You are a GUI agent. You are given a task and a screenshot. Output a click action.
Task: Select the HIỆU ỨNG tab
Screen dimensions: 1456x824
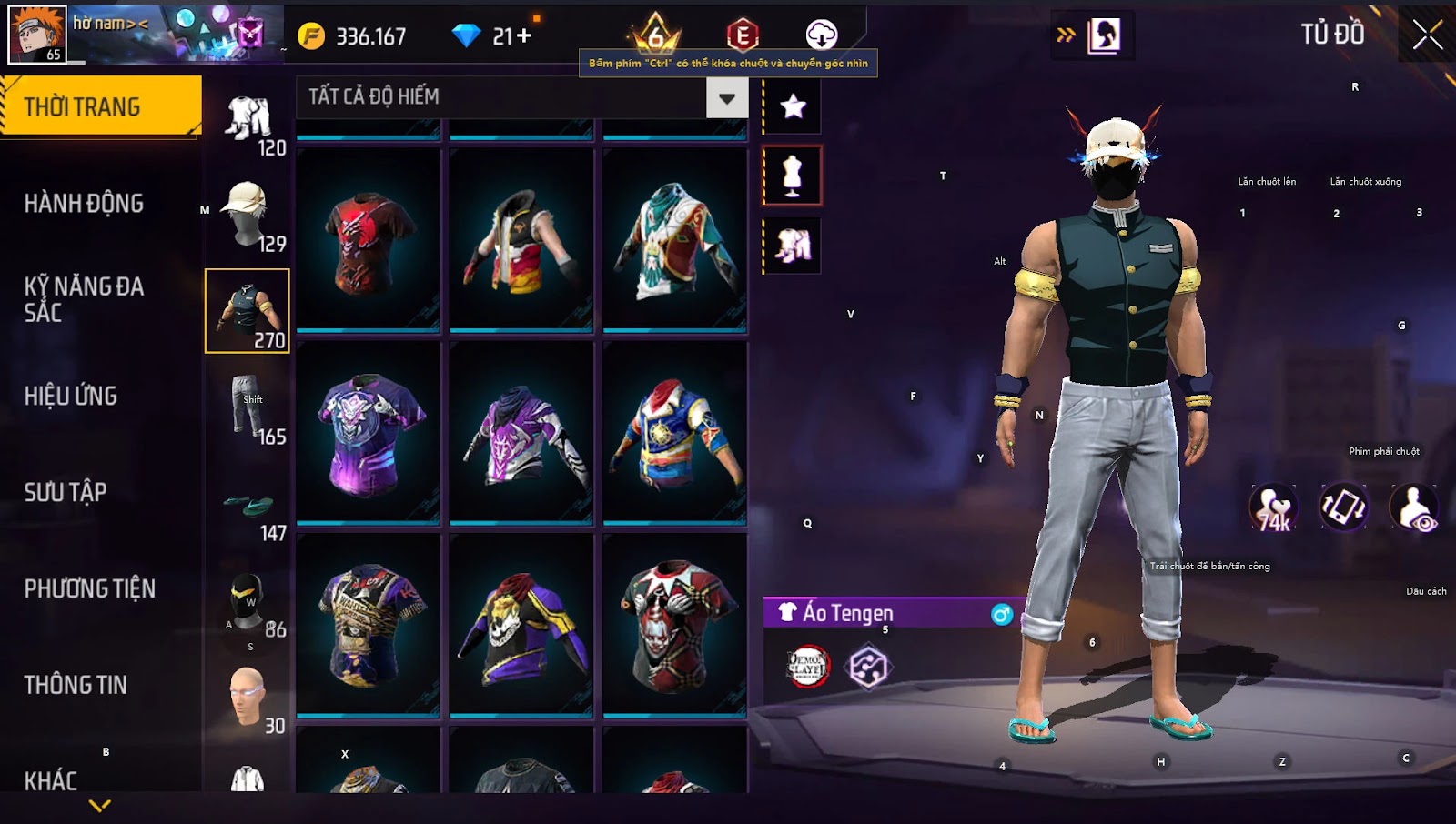[71, 396]
